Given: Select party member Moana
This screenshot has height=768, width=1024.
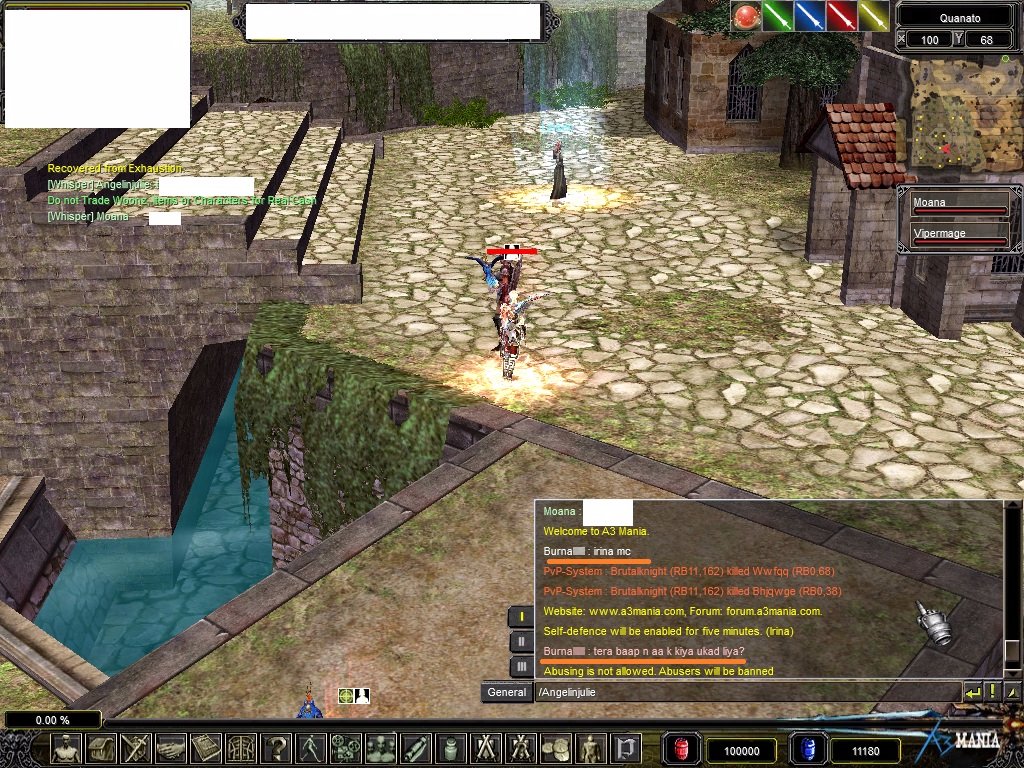Looking at the screenshot, I should tap(958, 205).
